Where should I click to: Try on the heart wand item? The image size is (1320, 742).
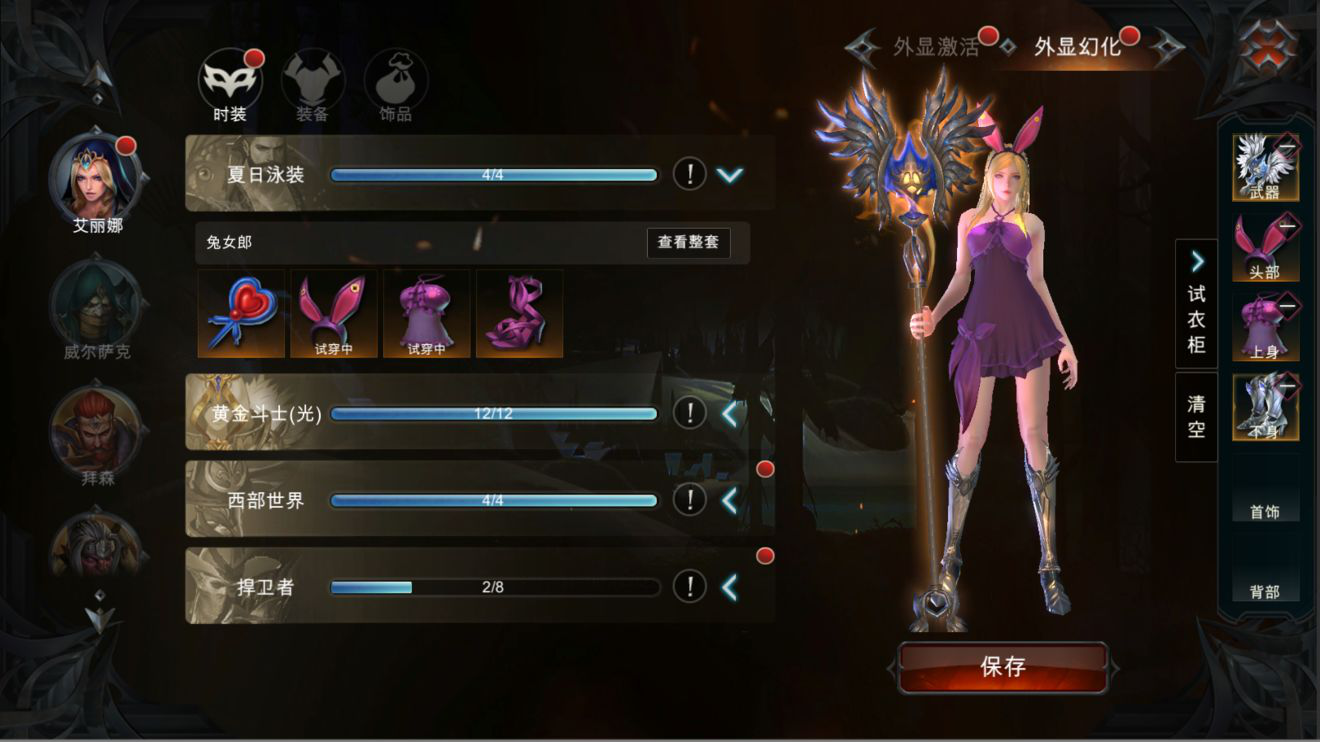[241, 313]
